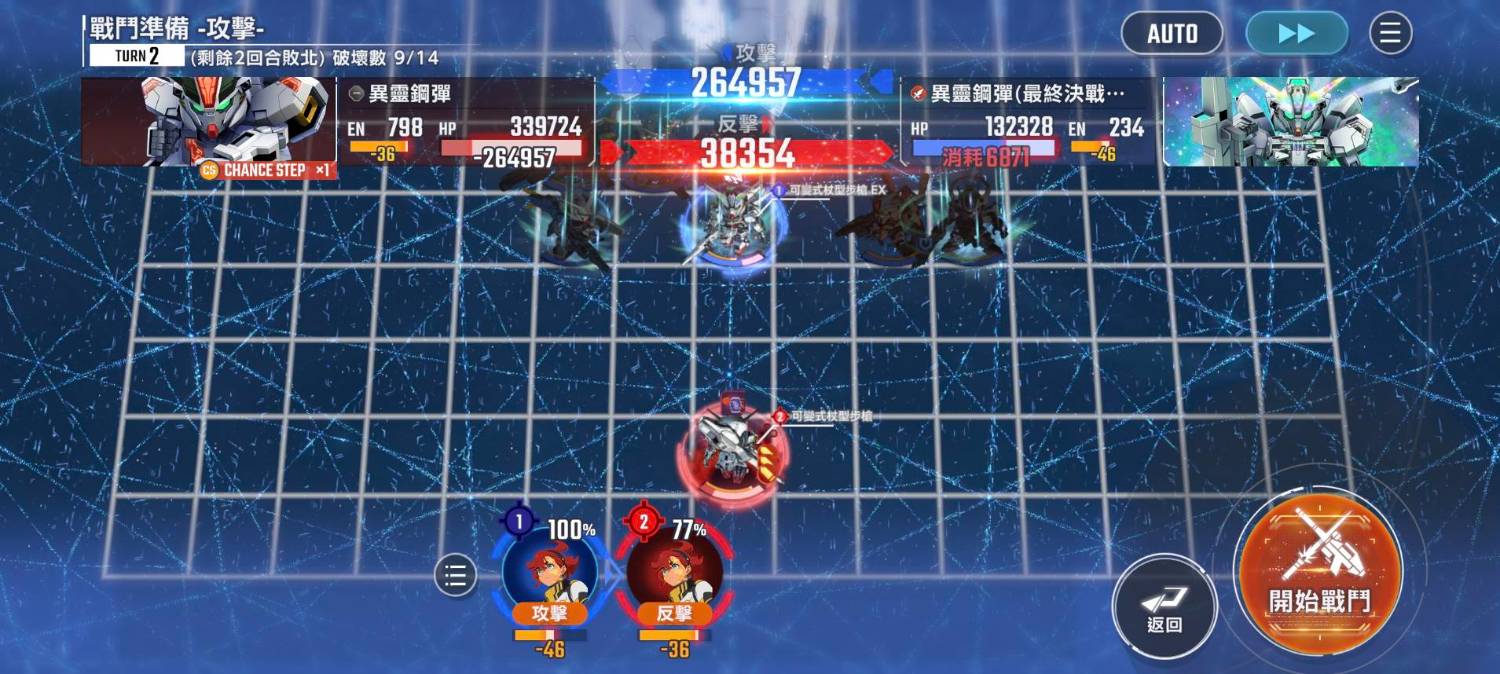Activate the fast-forward speed button
Viewport: 1500px width, 674px height.
coord(1296,33)
